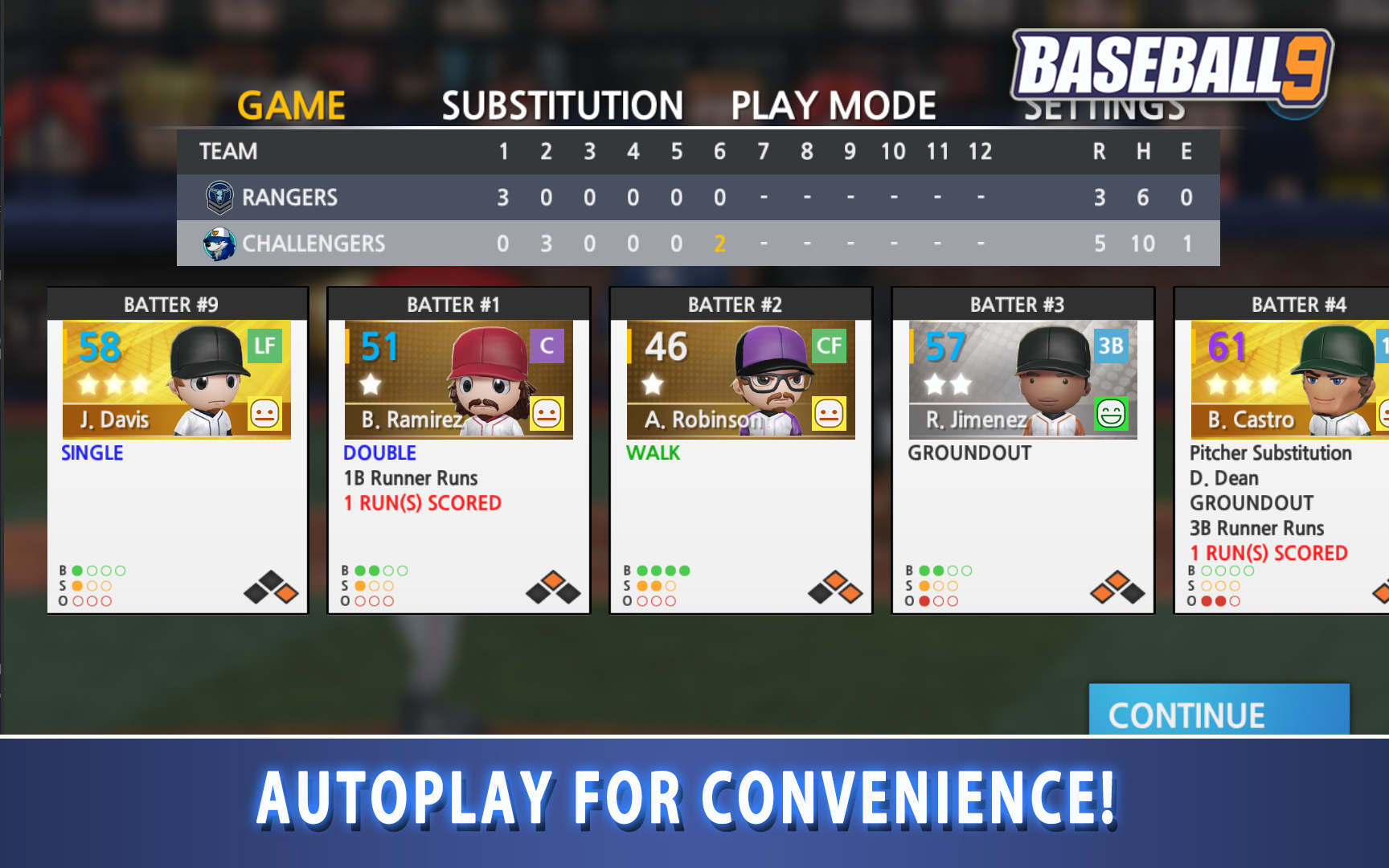The image size is (1389, 868).
Task: Select the PLAY MODE tab
Action: (833, 105)
